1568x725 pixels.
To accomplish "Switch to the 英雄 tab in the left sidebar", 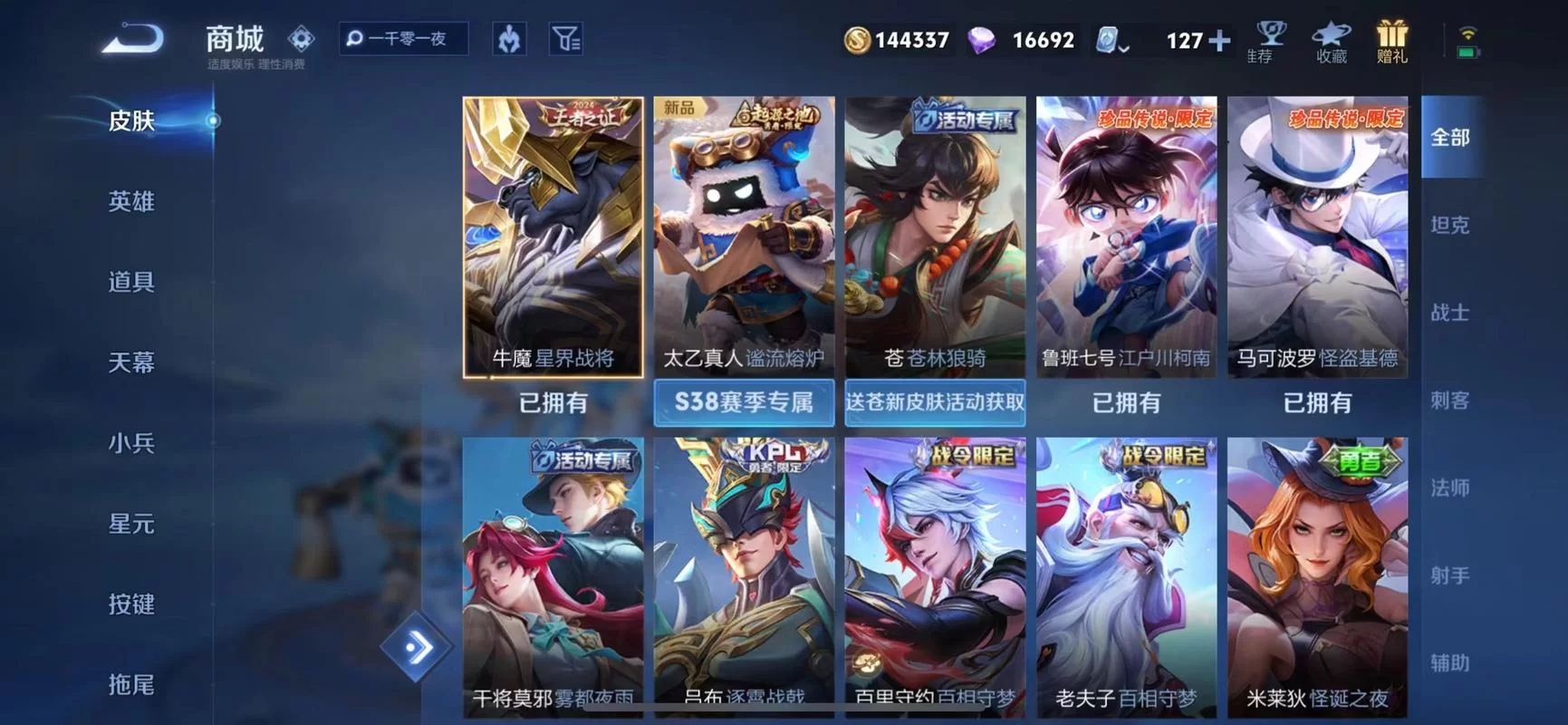I will click(130, 201).
